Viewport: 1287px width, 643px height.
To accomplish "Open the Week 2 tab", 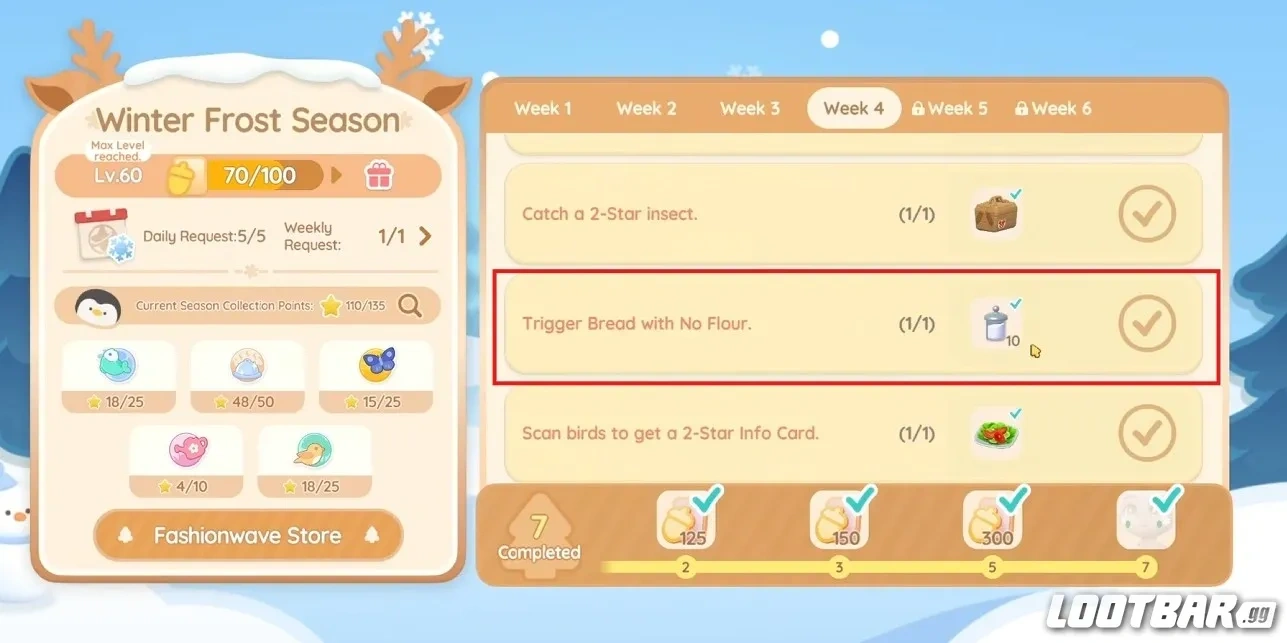I will [x=646, y=108].
